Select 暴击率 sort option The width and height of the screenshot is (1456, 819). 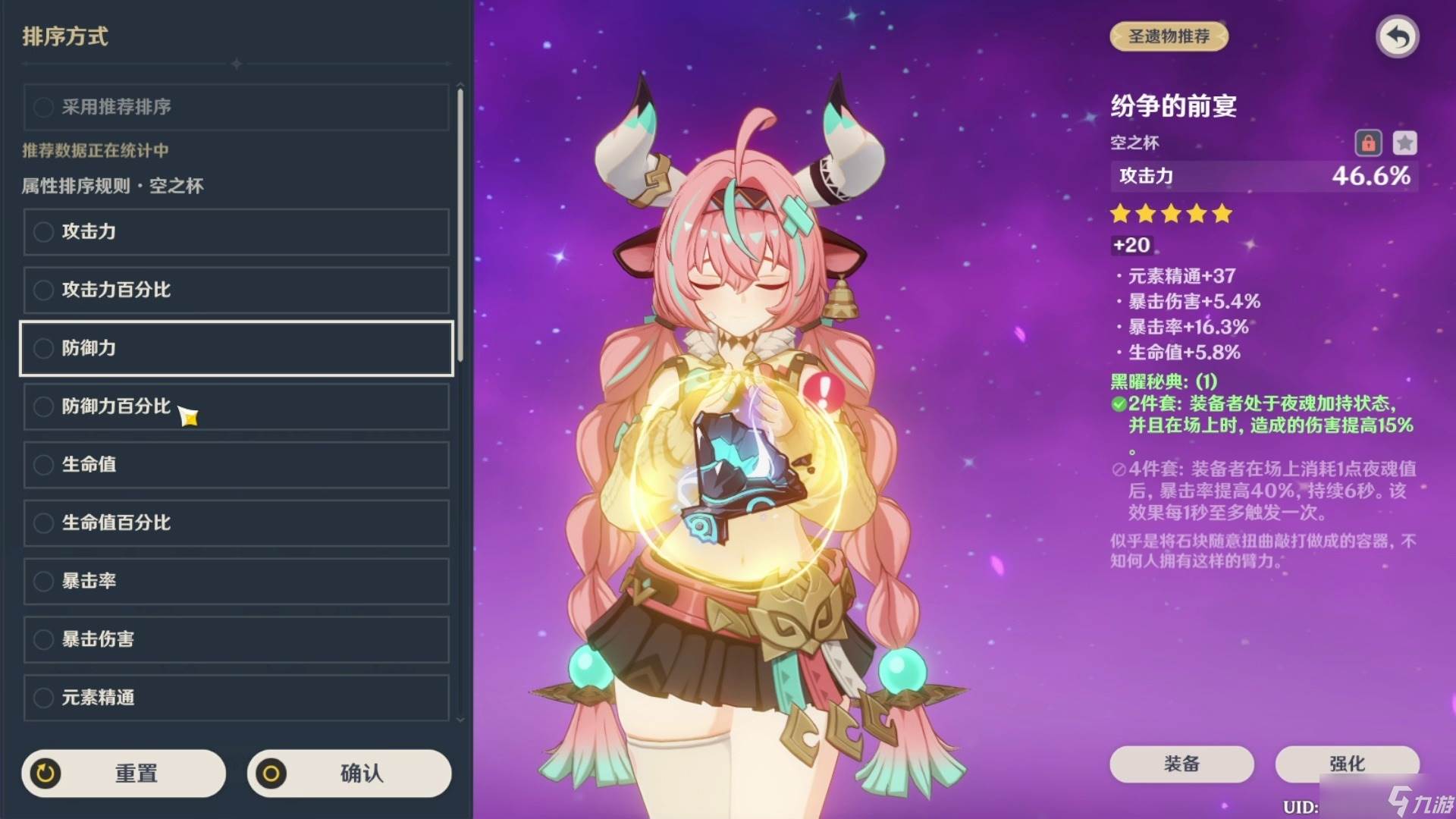click(236, 581)
